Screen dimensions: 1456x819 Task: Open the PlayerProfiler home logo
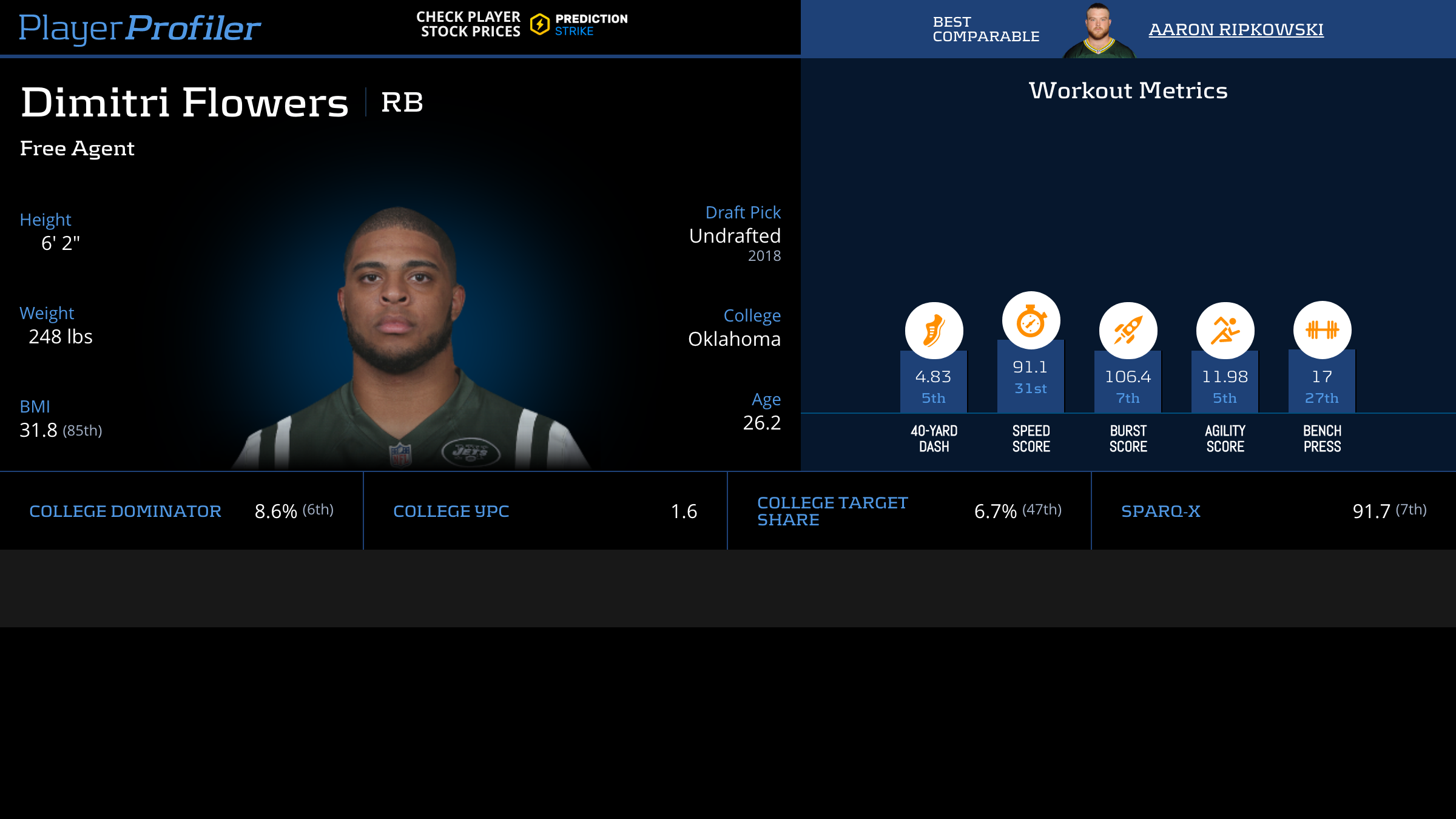point(140,28)
